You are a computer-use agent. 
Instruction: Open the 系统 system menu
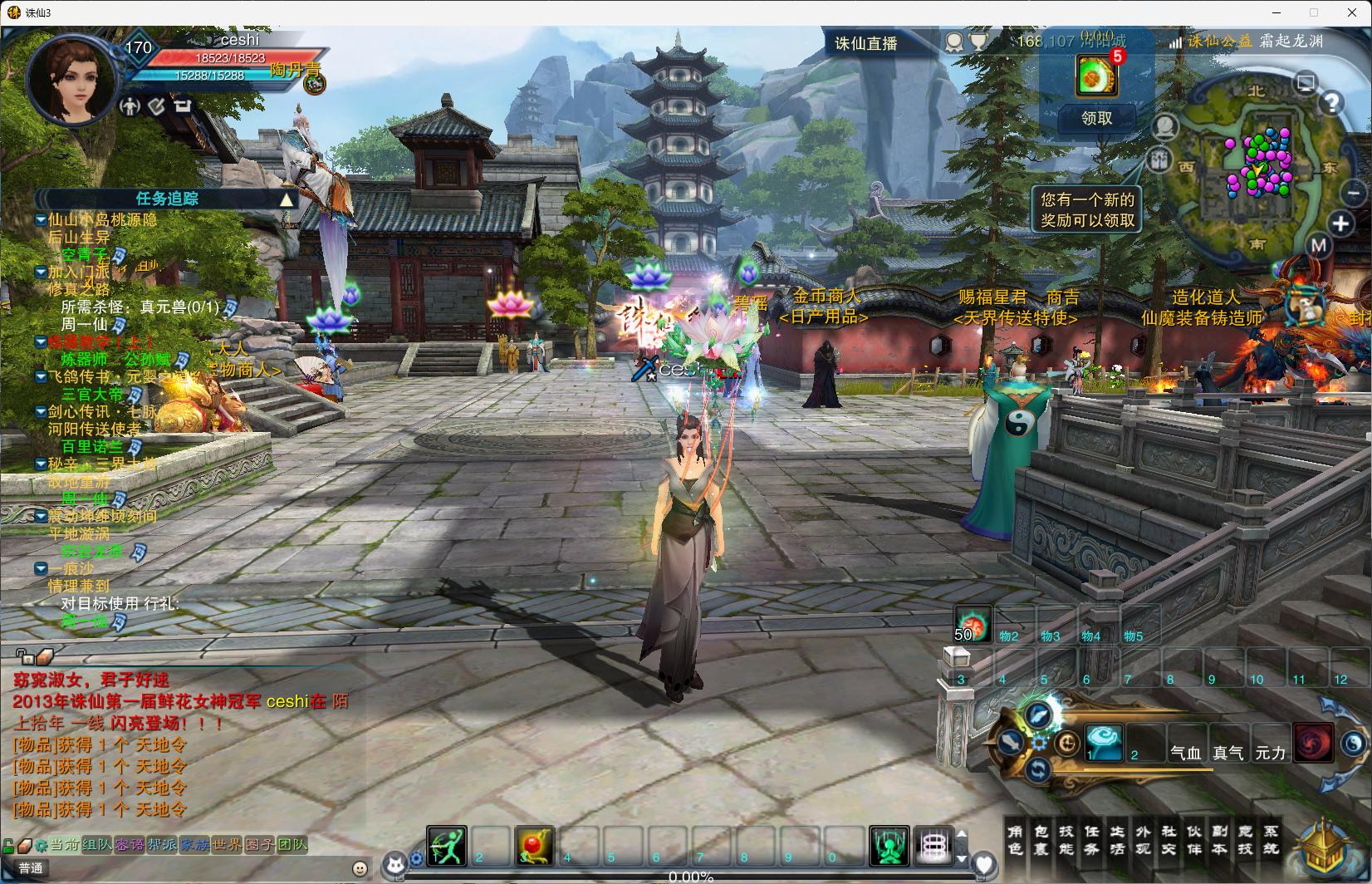(1272, 839)
